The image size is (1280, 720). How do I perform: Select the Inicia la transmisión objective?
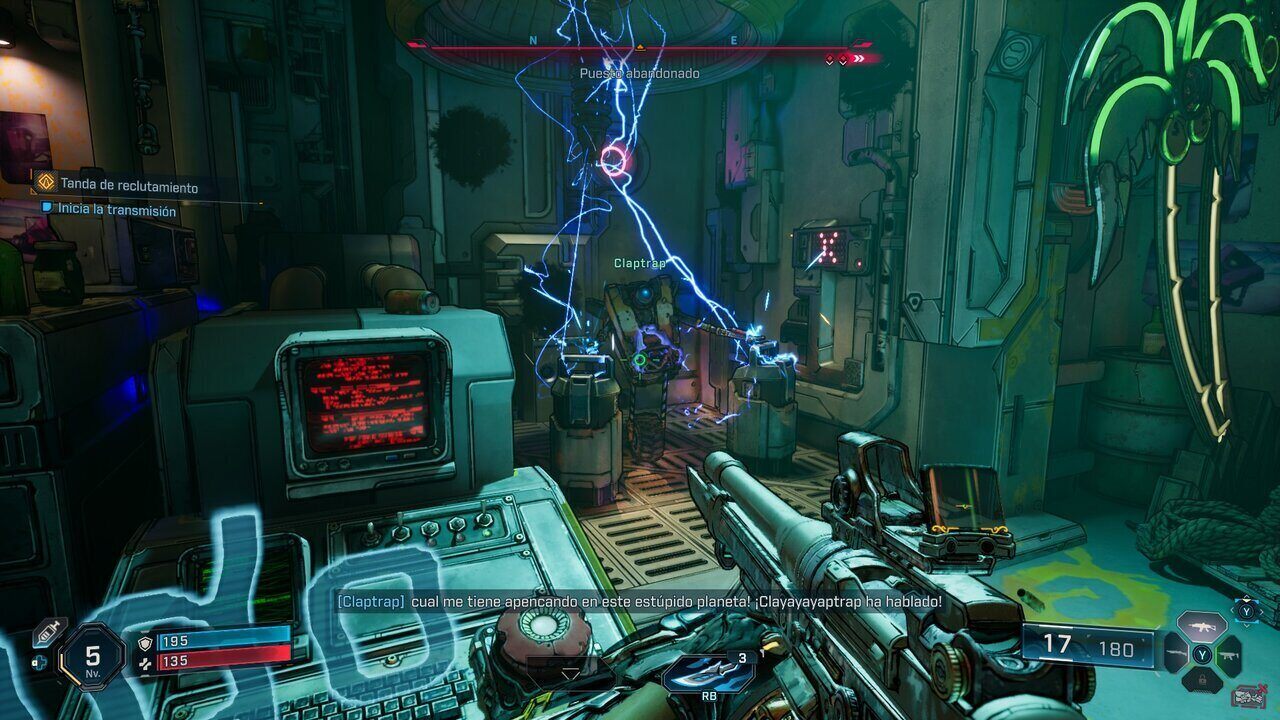pyautogui.click(x=117, y=211)
